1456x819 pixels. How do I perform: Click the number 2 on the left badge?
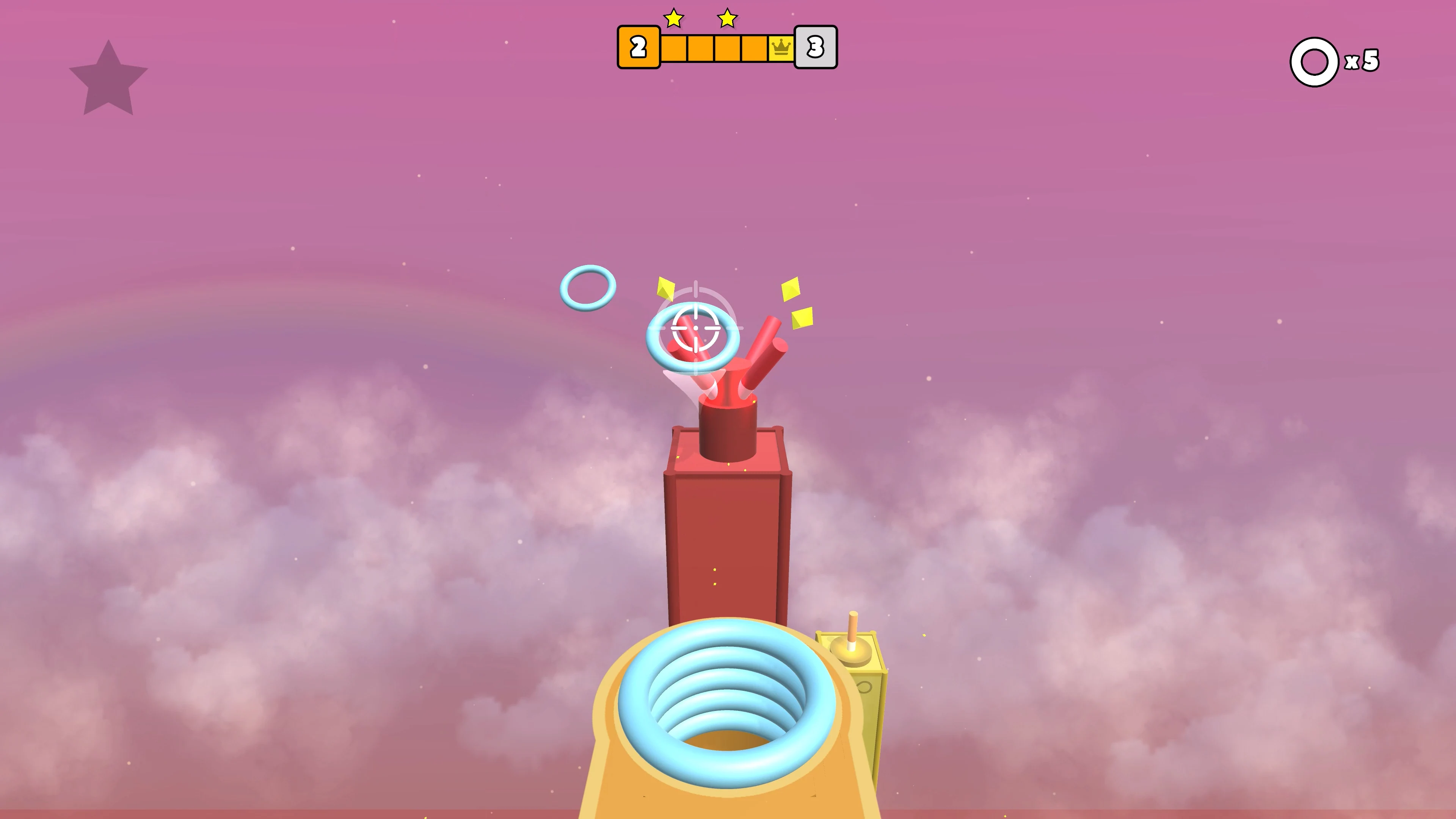point(638,47)
